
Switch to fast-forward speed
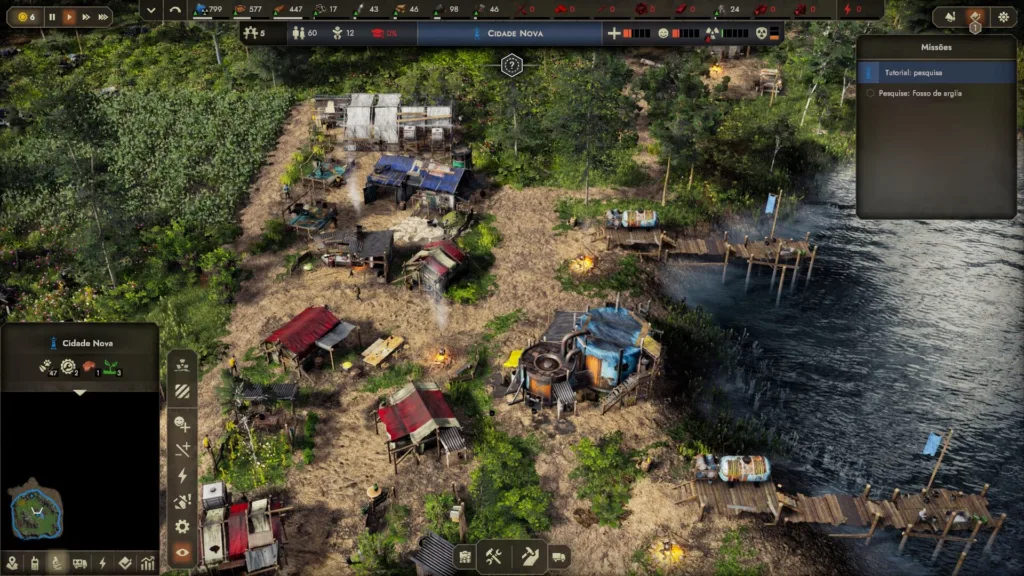[85, 17]
